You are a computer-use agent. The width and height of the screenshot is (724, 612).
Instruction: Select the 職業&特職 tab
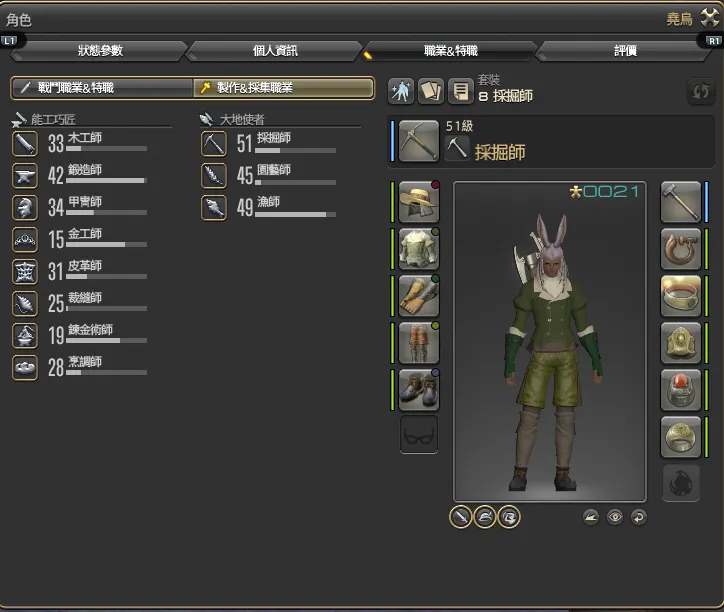(x=450, y=51)
